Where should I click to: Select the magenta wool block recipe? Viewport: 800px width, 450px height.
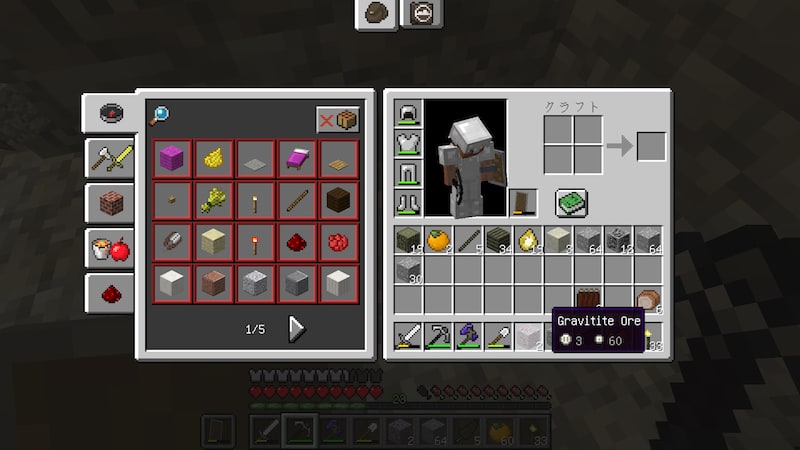(172, 158)
